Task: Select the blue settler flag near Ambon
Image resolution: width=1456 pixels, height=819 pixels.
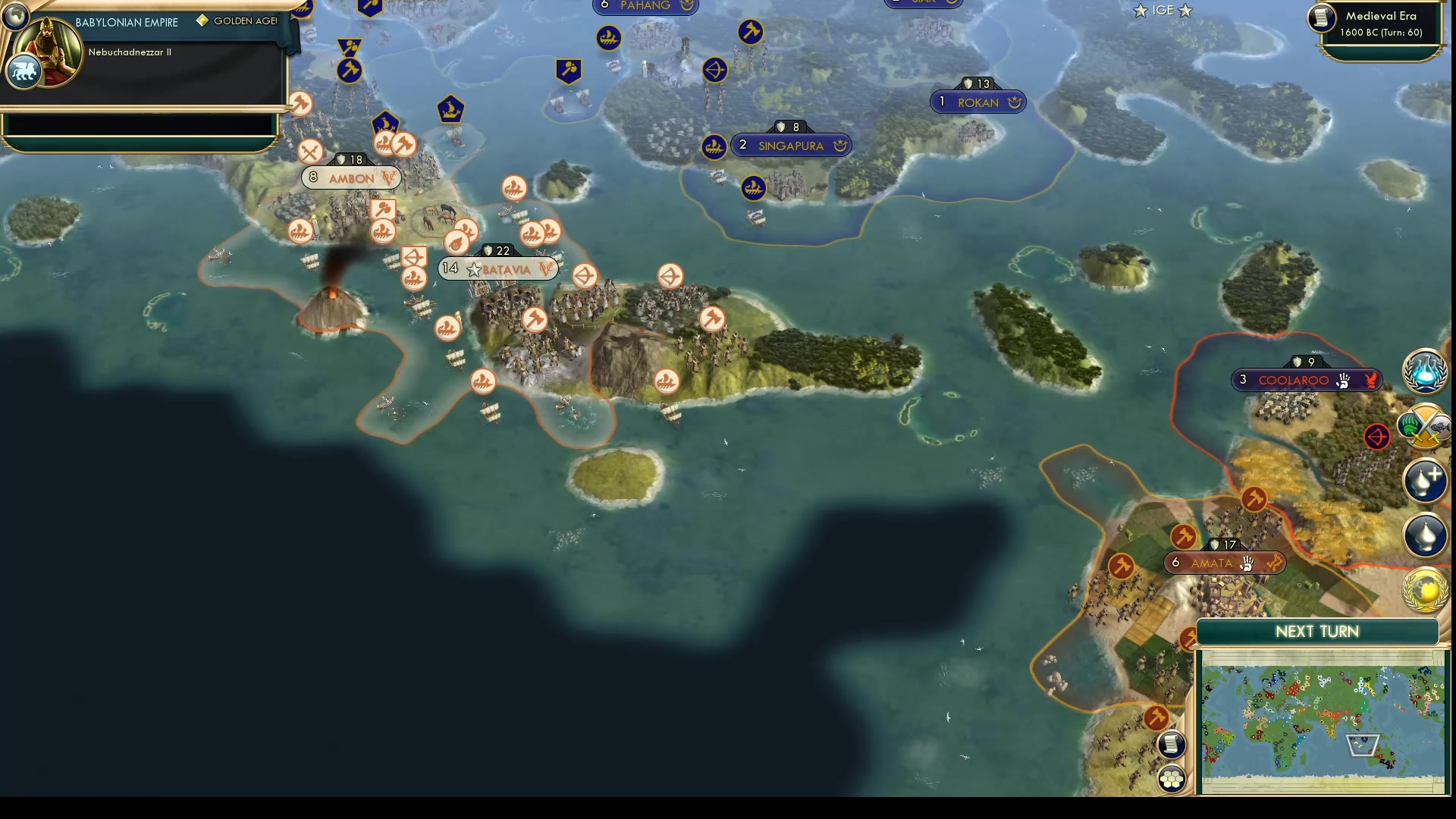Action: [384, 120]
